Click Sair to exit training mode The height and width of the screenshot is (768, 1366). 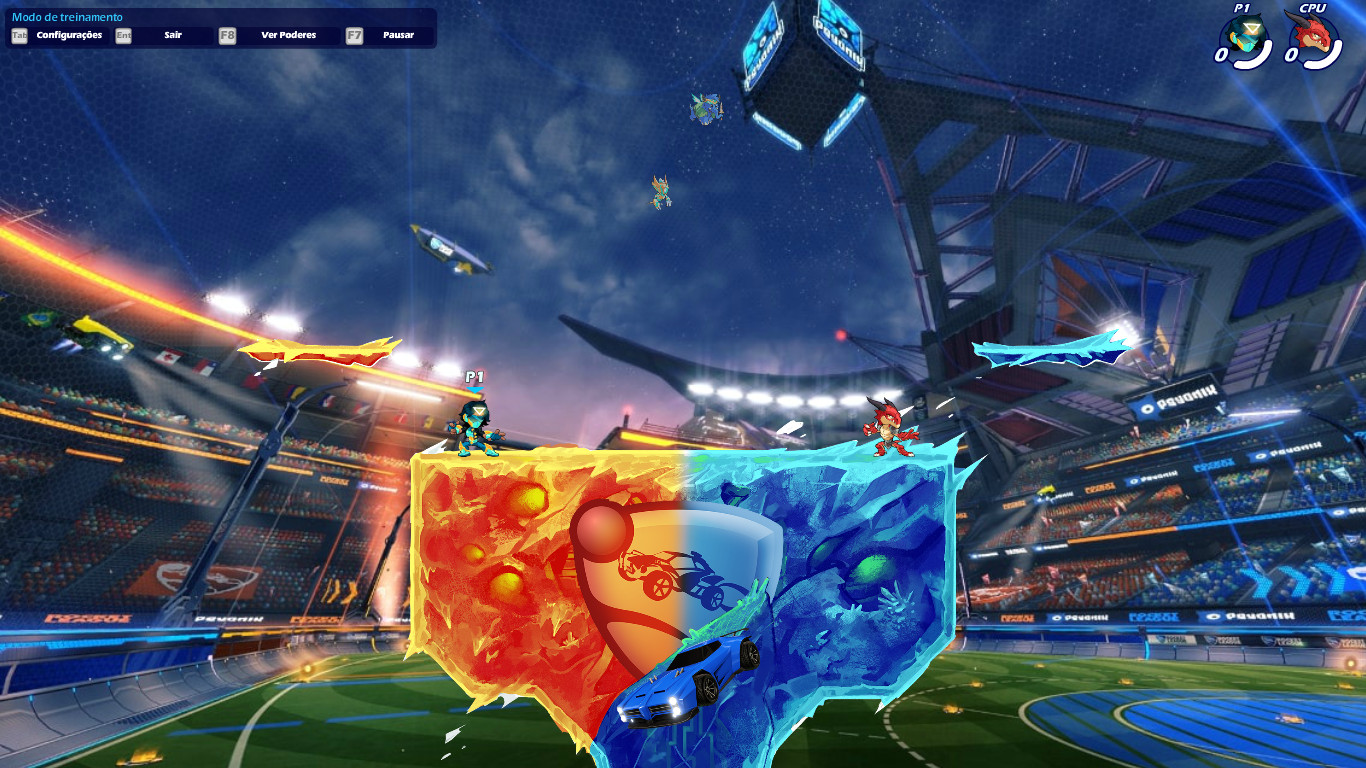pyautogui.click(x=173, y=34)
